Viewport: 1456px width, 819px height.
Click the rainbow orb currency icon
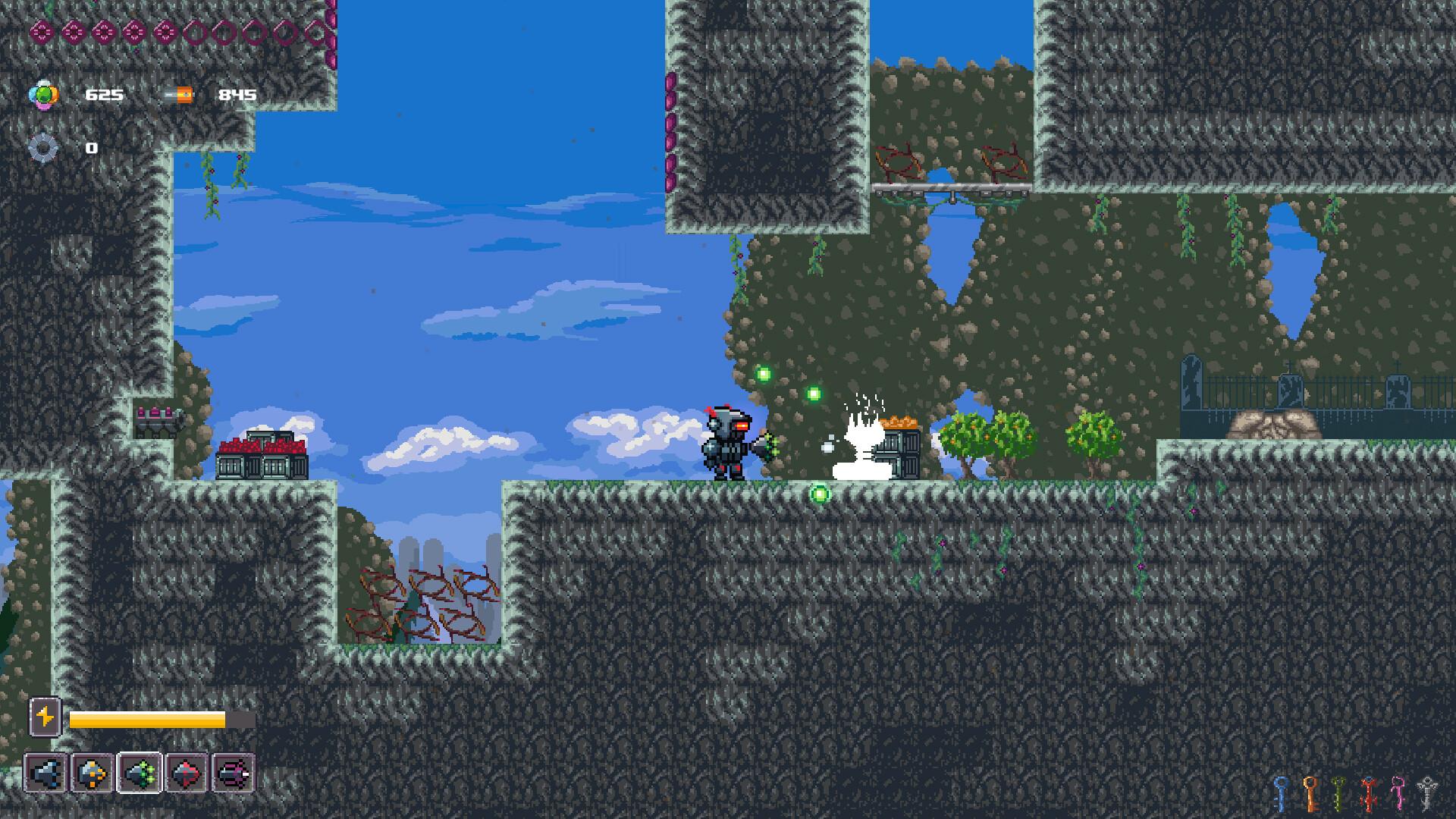(x=43, y=93)
